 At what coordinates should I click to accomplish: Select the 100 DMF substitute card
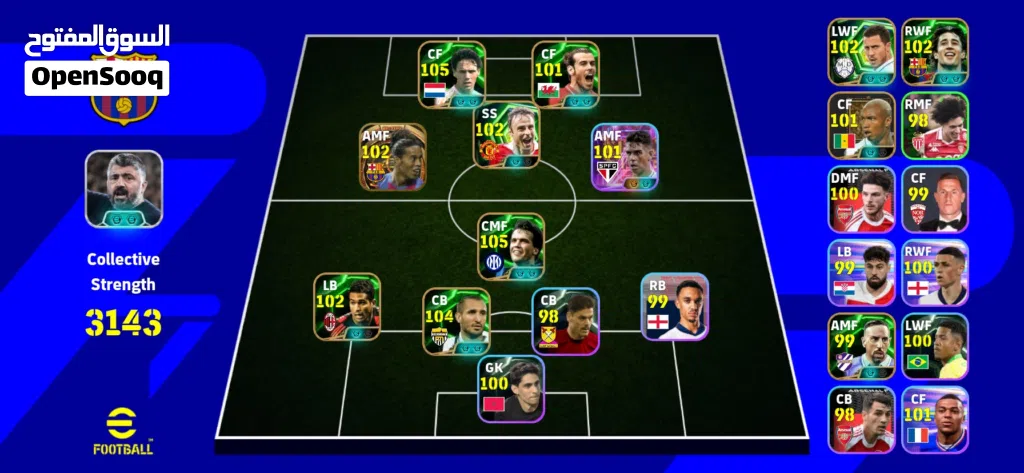coord(861,199)
